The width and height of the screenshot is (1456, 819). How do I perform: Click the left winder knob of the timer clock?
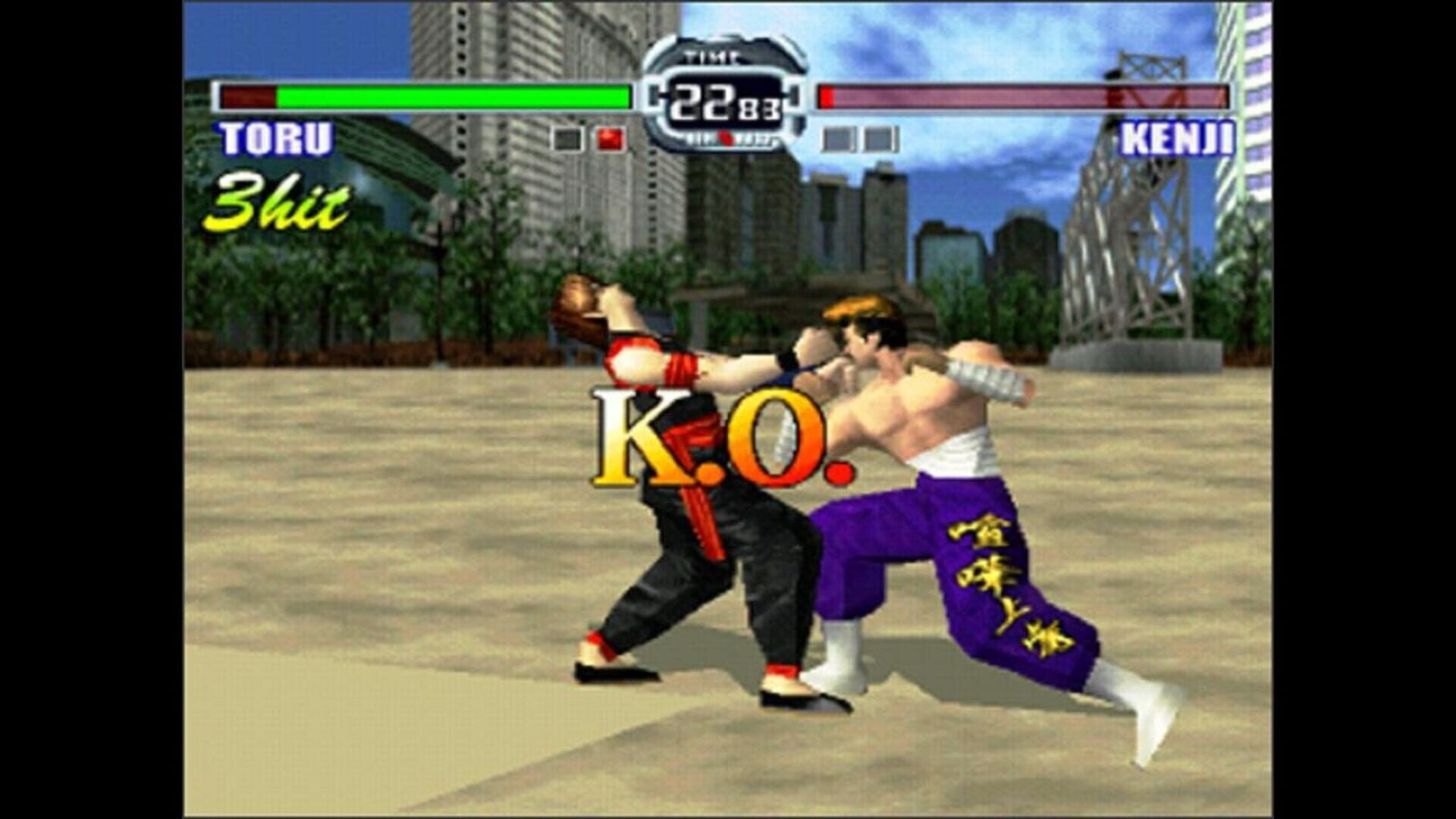[x=654, y=94]
